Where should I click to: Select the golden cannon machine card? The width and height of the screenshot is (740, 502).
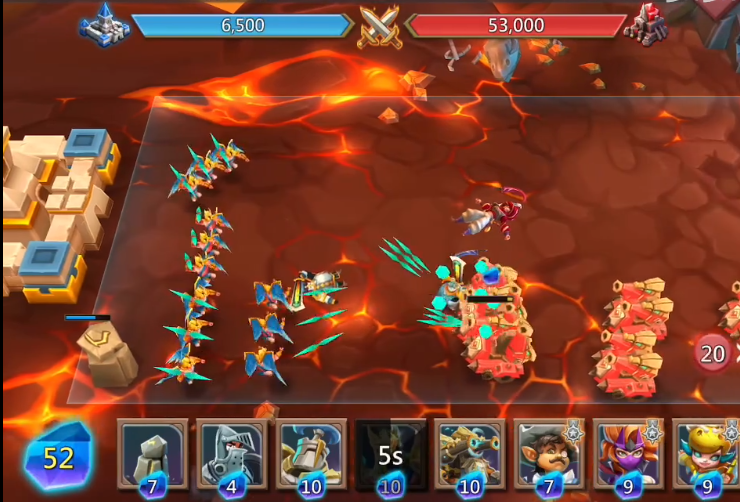tap(470, 453)
